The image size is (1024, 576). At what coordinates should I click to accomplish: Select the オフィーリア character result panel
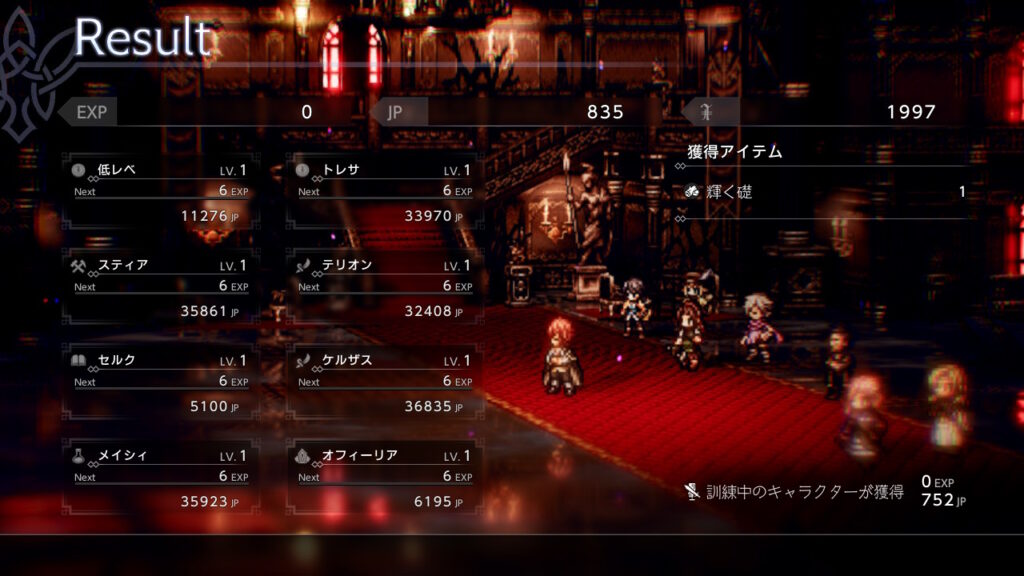[x=384, y=477]
